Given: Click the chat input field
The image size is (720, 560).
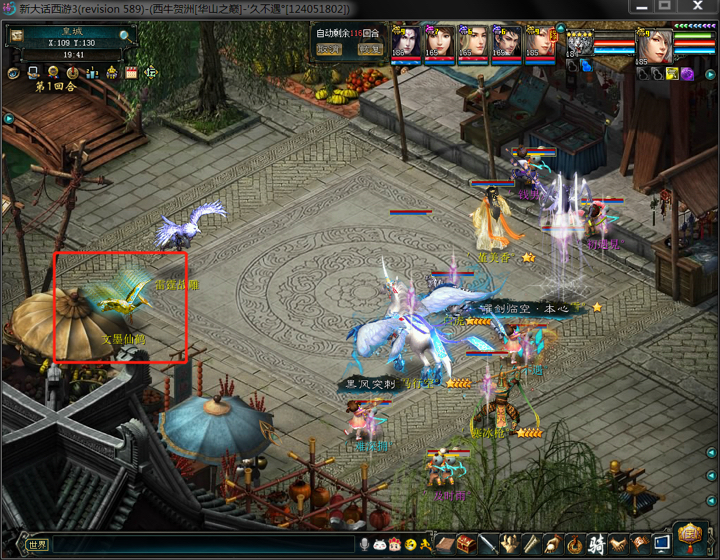Looking at the screenshot, I should pos(200,545).
